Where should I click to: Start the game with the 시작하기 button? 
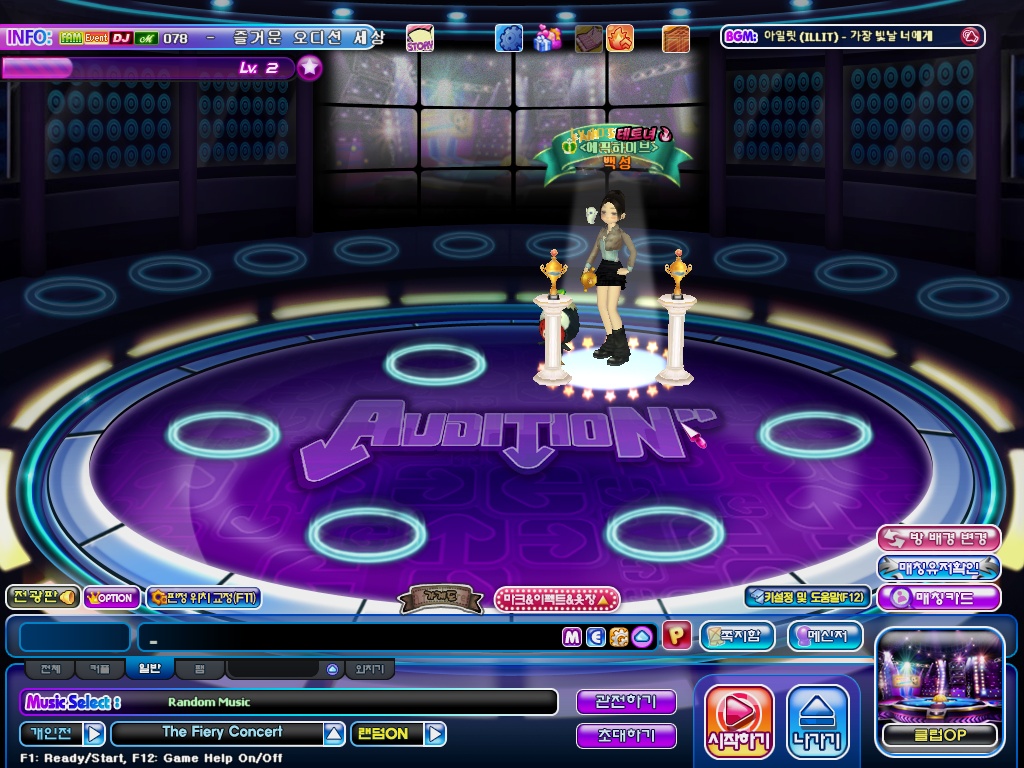[739, 721]
